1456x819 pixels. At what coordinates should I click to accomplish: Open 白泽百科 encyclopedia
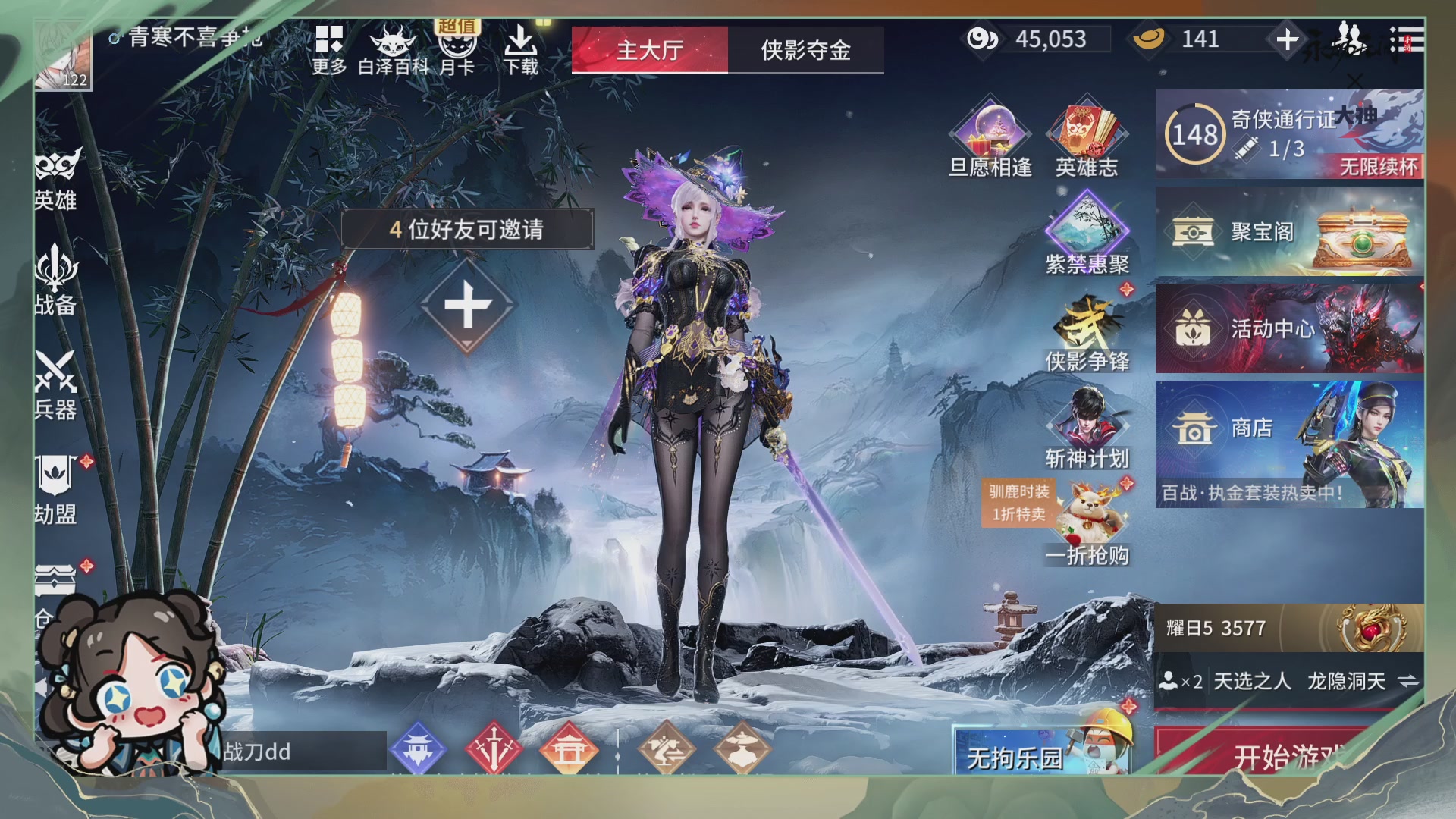pyautogui.click(x=394, y=45)
